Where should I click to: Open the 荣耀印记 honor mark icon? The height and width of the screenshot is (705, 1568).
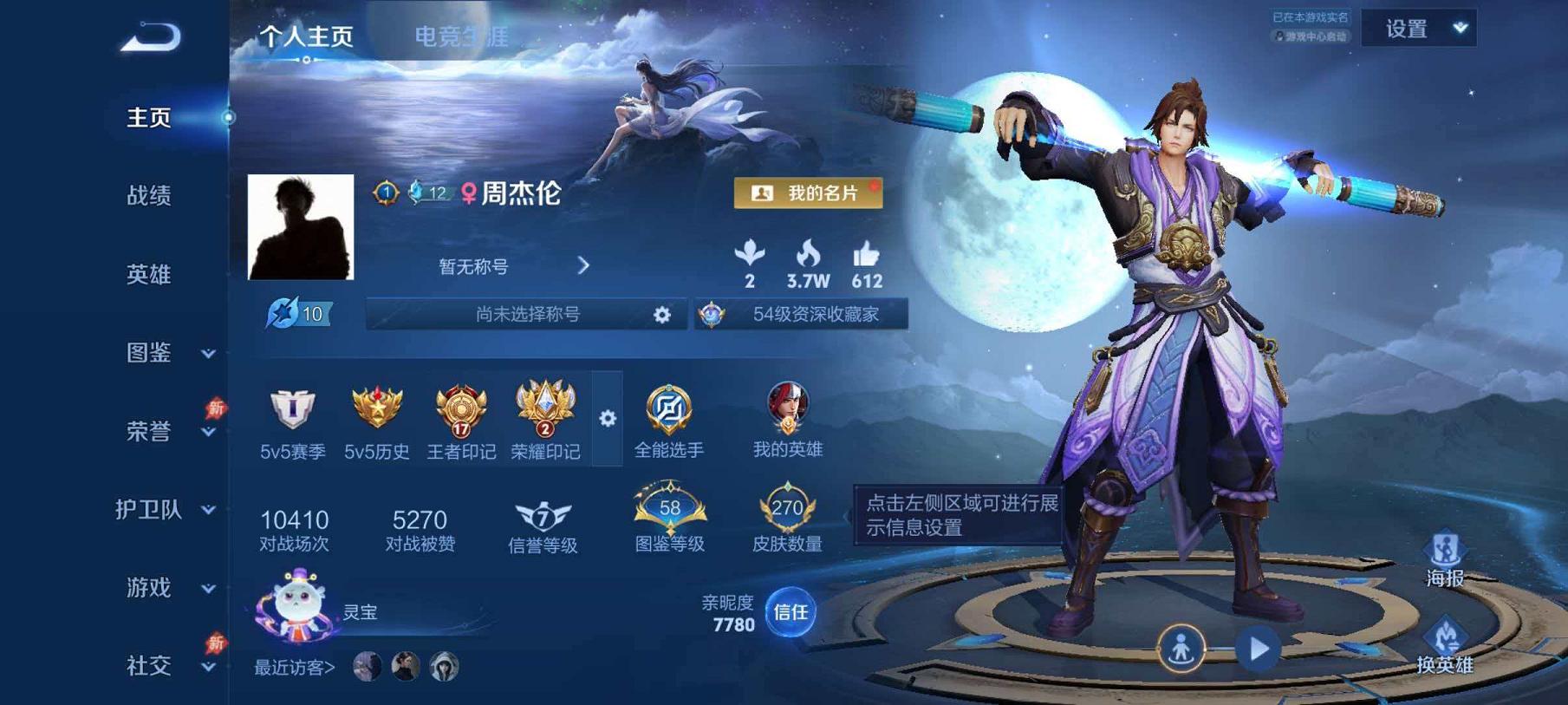tap(545, 408)
